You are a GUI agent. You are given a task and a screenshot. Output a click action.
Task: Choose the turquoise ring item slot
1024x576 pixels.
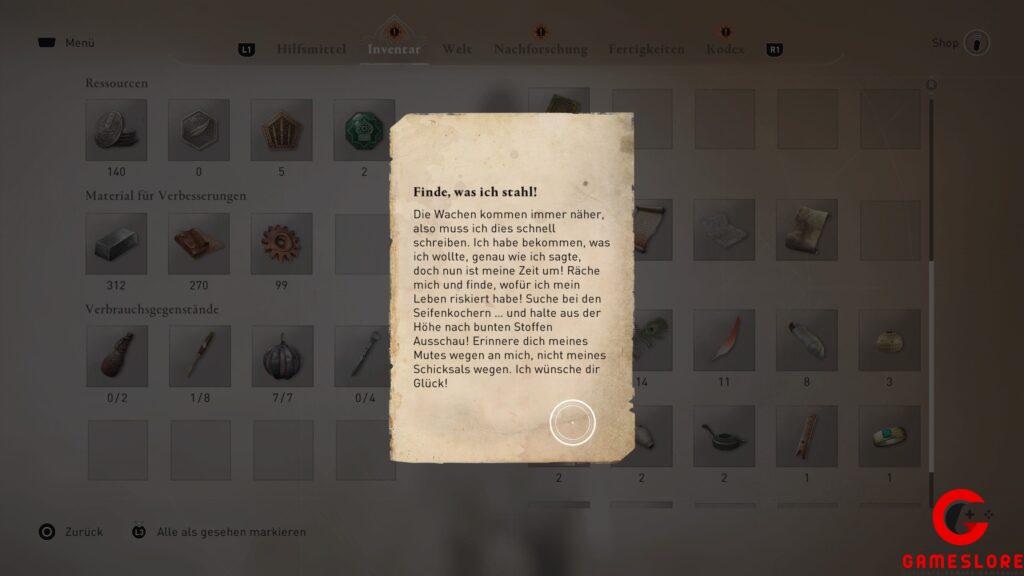coord(889,436)
